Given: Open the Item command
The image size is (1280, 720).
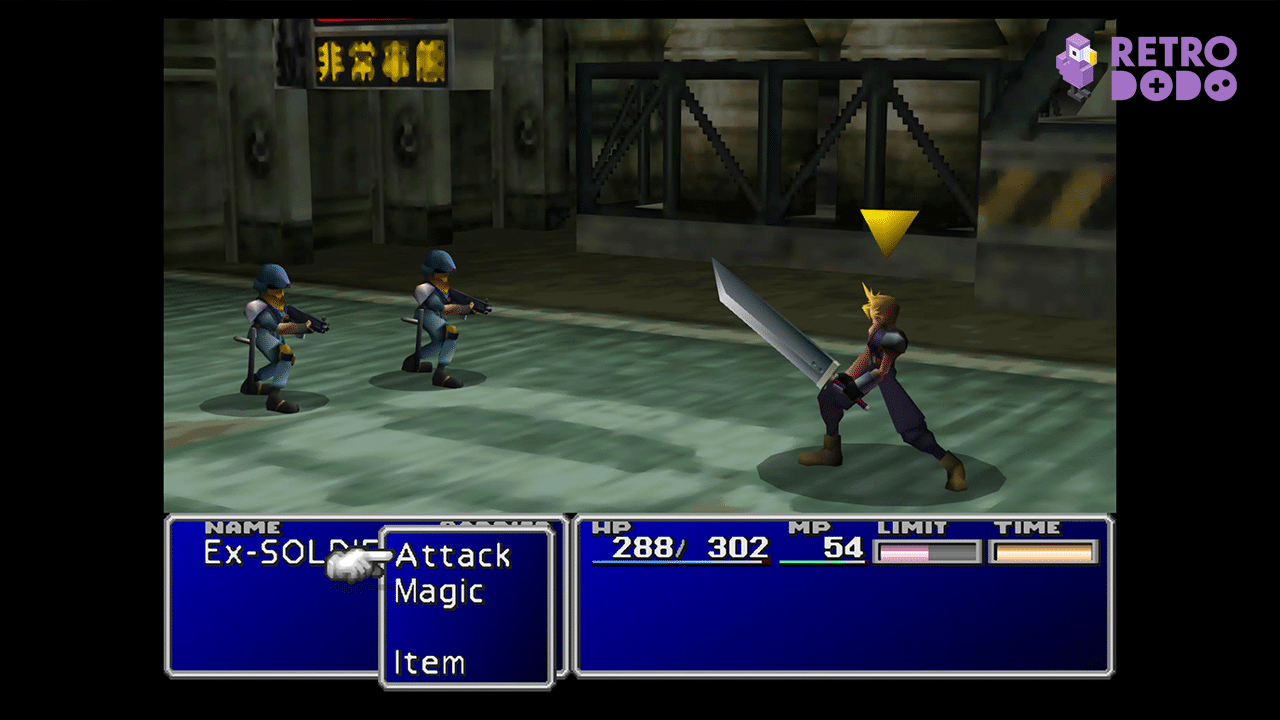Looking at the screenshot, I should click(x=429, y=662).
